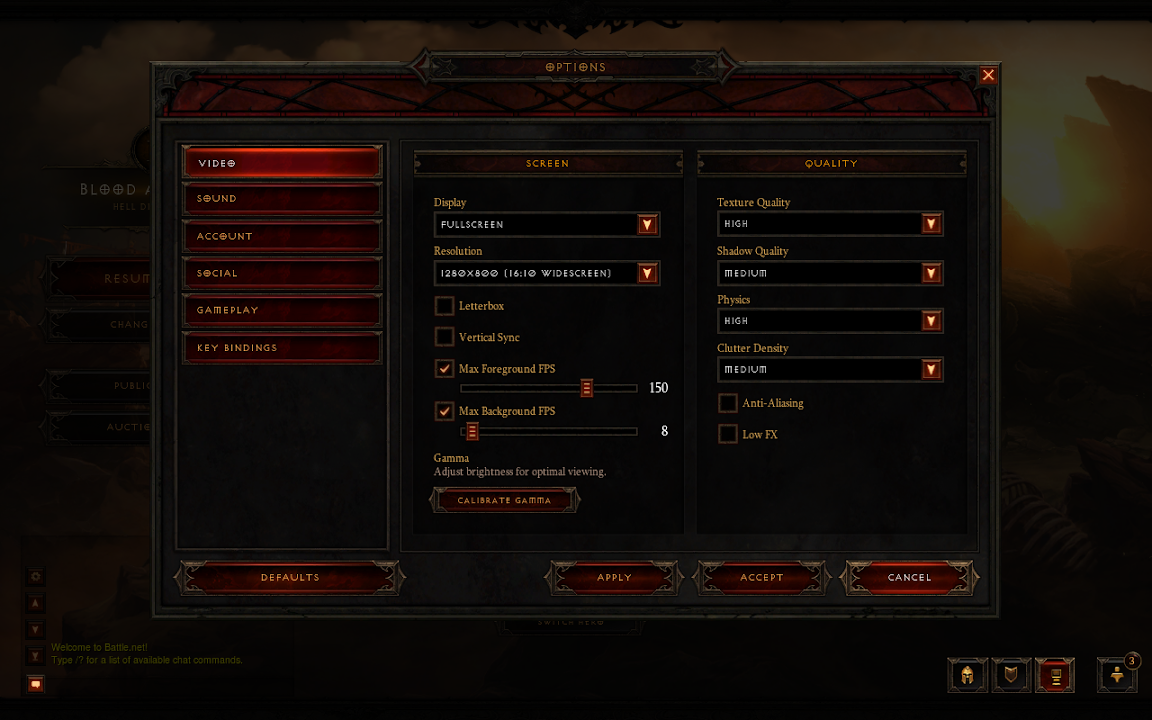
Task: Tick the Low FX checkbox
Action: point(728,434)
